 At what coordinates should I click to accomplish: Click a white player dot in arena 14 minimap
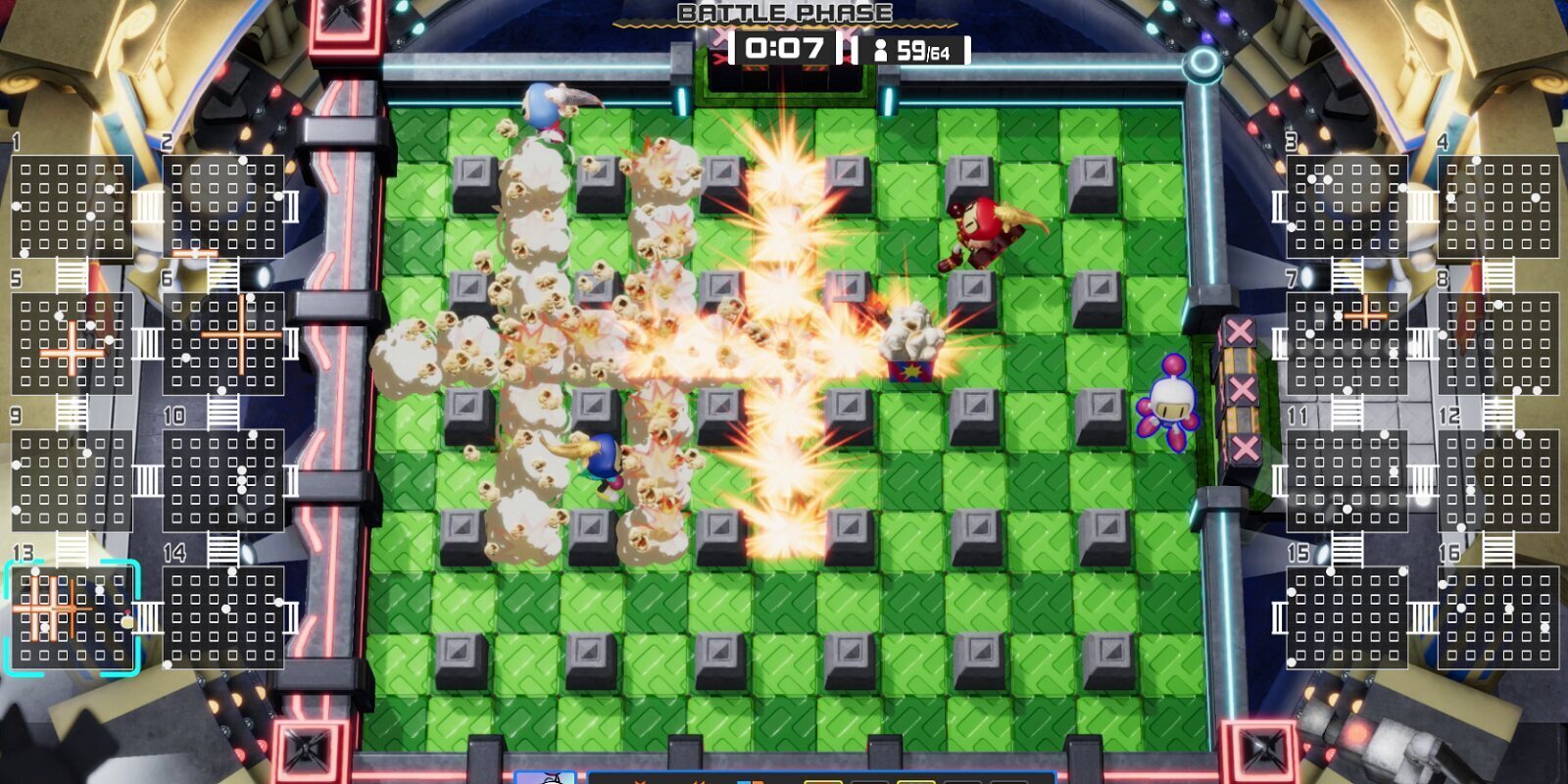pyautogui.click(x=224, y=609)
